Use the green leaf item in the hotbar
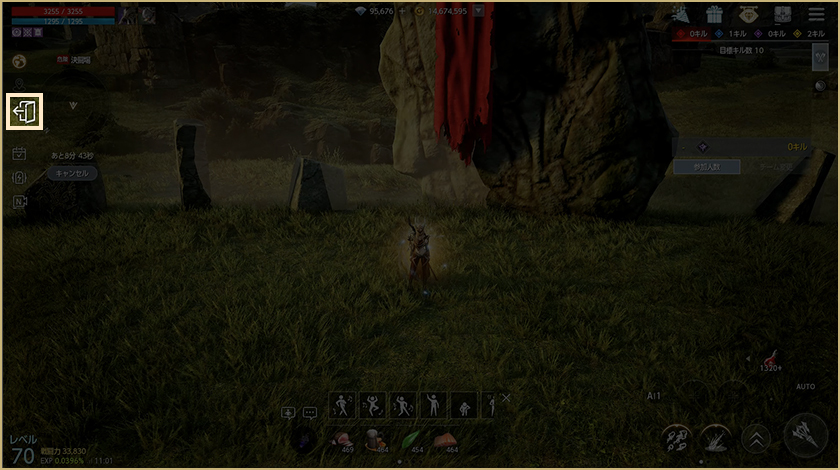This screenshot has height=470, width=840. click(412, 439)
